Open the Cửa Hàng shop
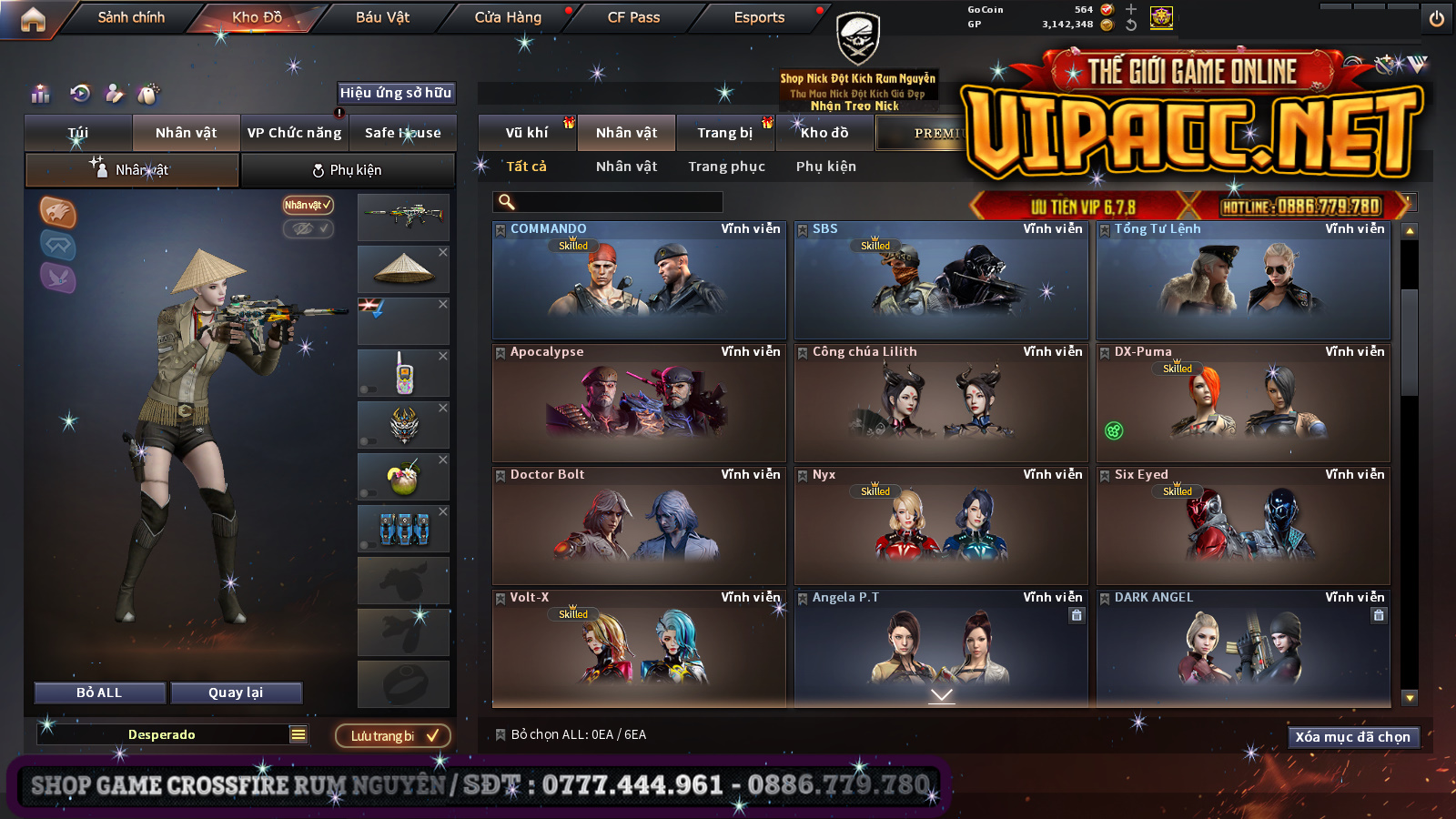1456x819 pixels. tap(508, 17)
